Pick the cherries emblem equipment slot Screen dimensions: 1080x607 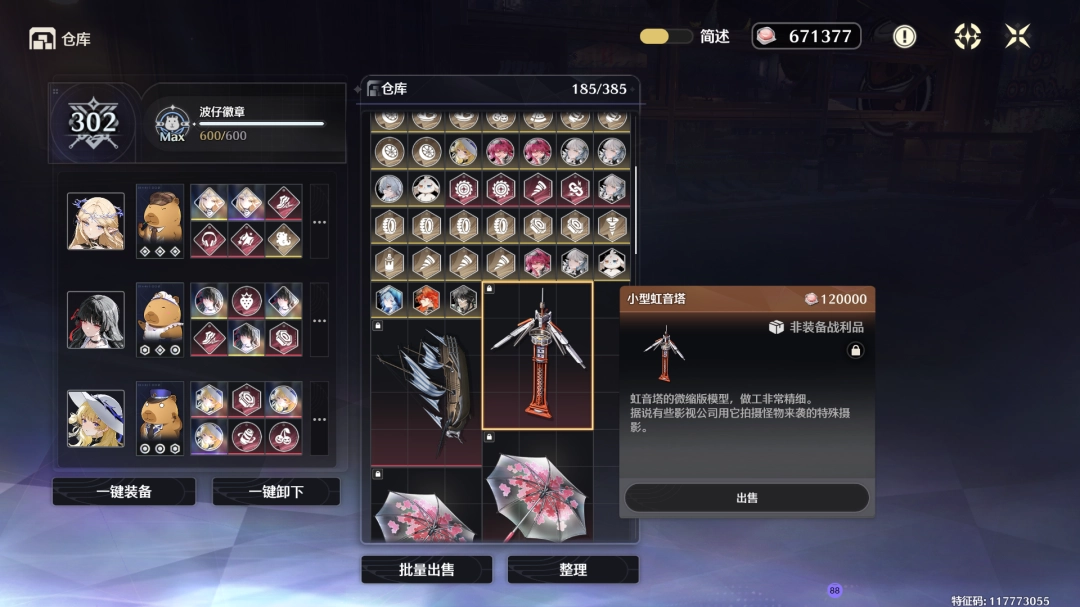click(x=284, y=437)
